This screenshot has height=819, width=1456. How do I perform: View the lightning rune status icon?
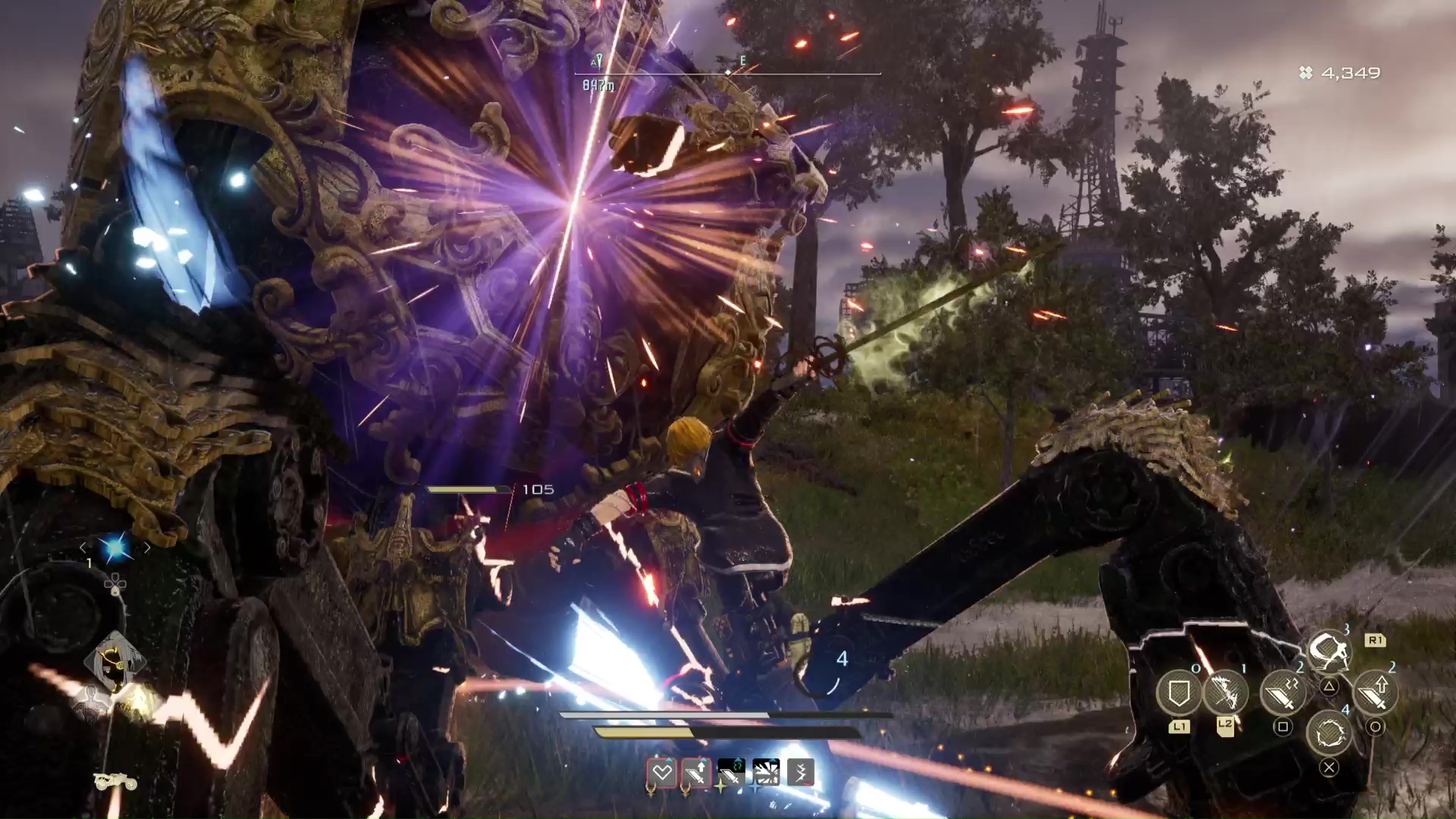click(x=801, y=773)
